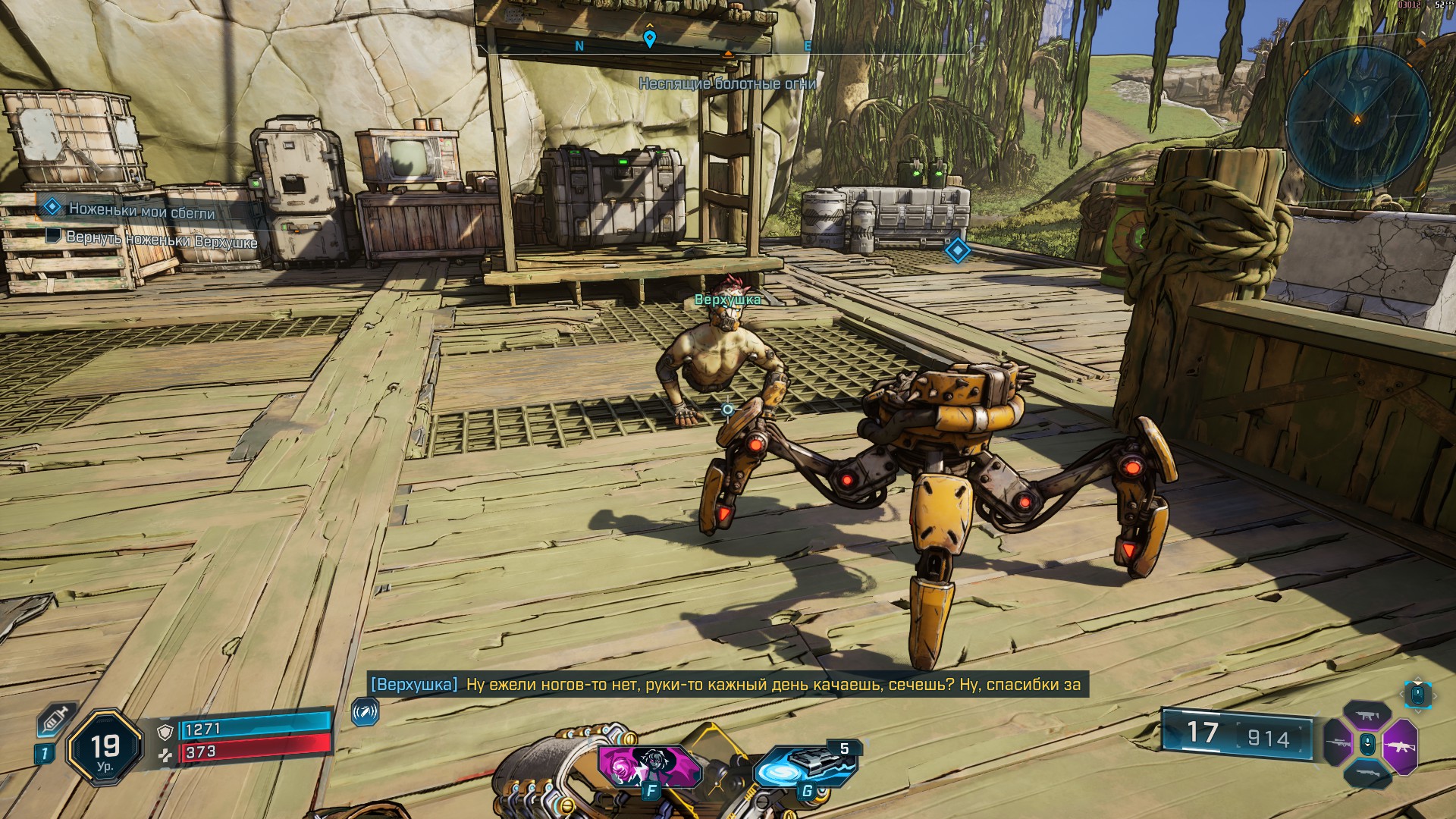Click the ECHO signal broadcast icon
Image resolution: width=1456 pixels, height=819 pixels.
pos(365,712)
